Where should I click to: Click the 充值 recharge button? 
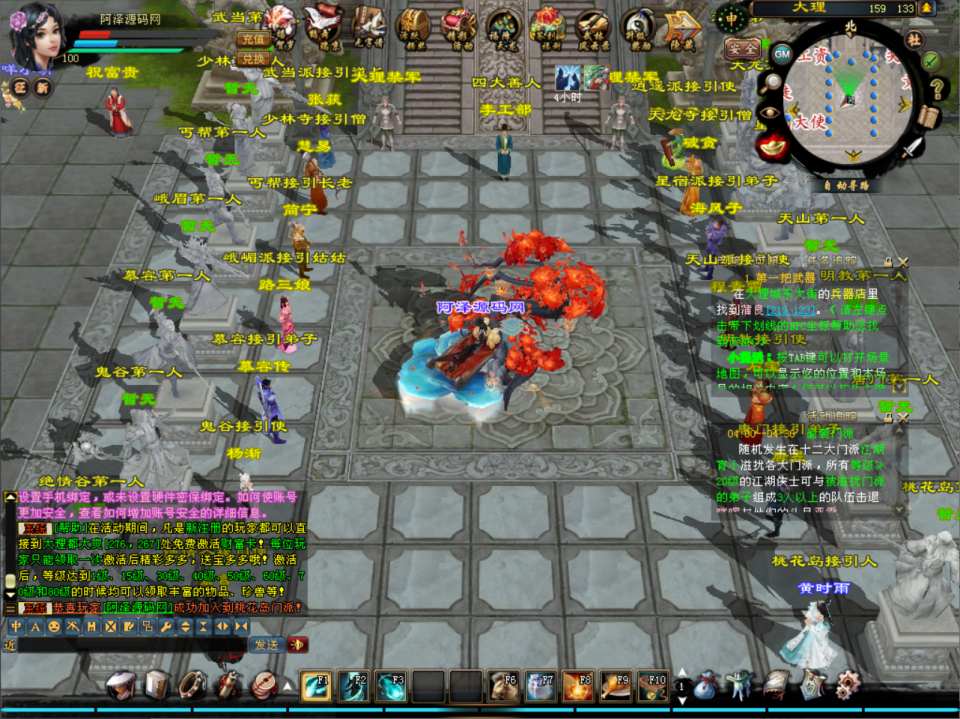tap(254, 39)
